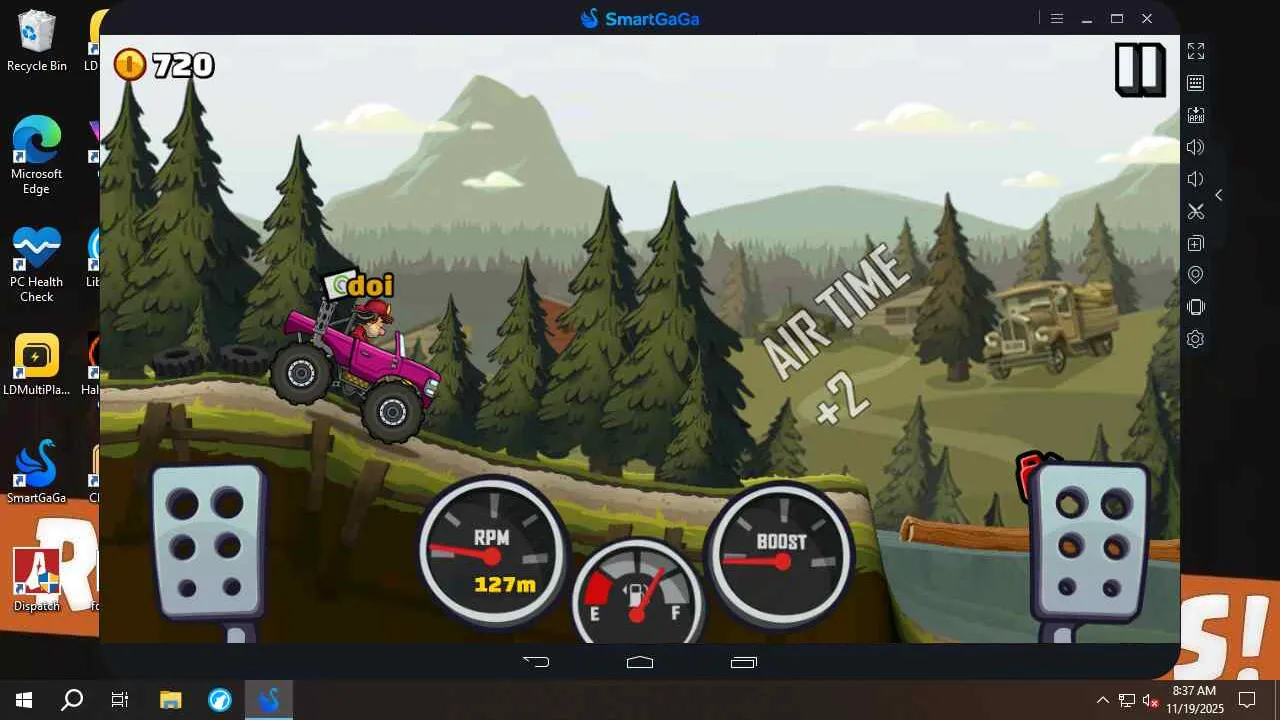
Task: Pause the game with the pause button
Action: (1140, 69)
